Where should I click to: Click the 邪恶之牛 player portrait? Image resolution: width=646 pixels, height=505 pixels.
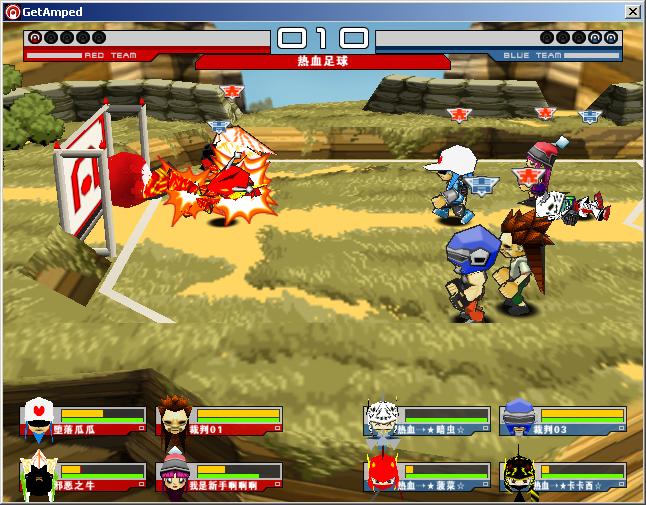click(x=36, y=478)
